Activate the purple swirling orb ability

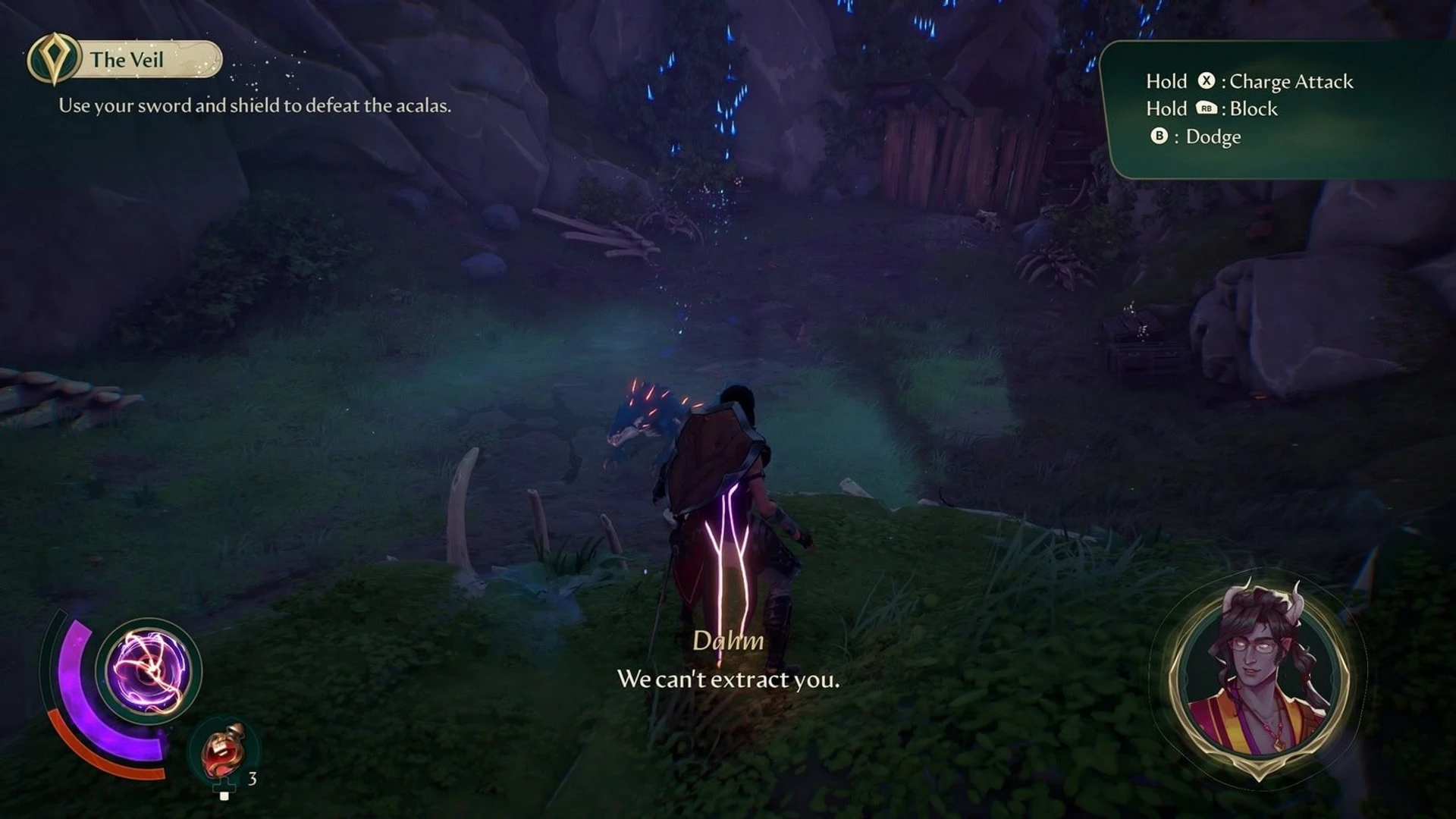pos(149,670)
